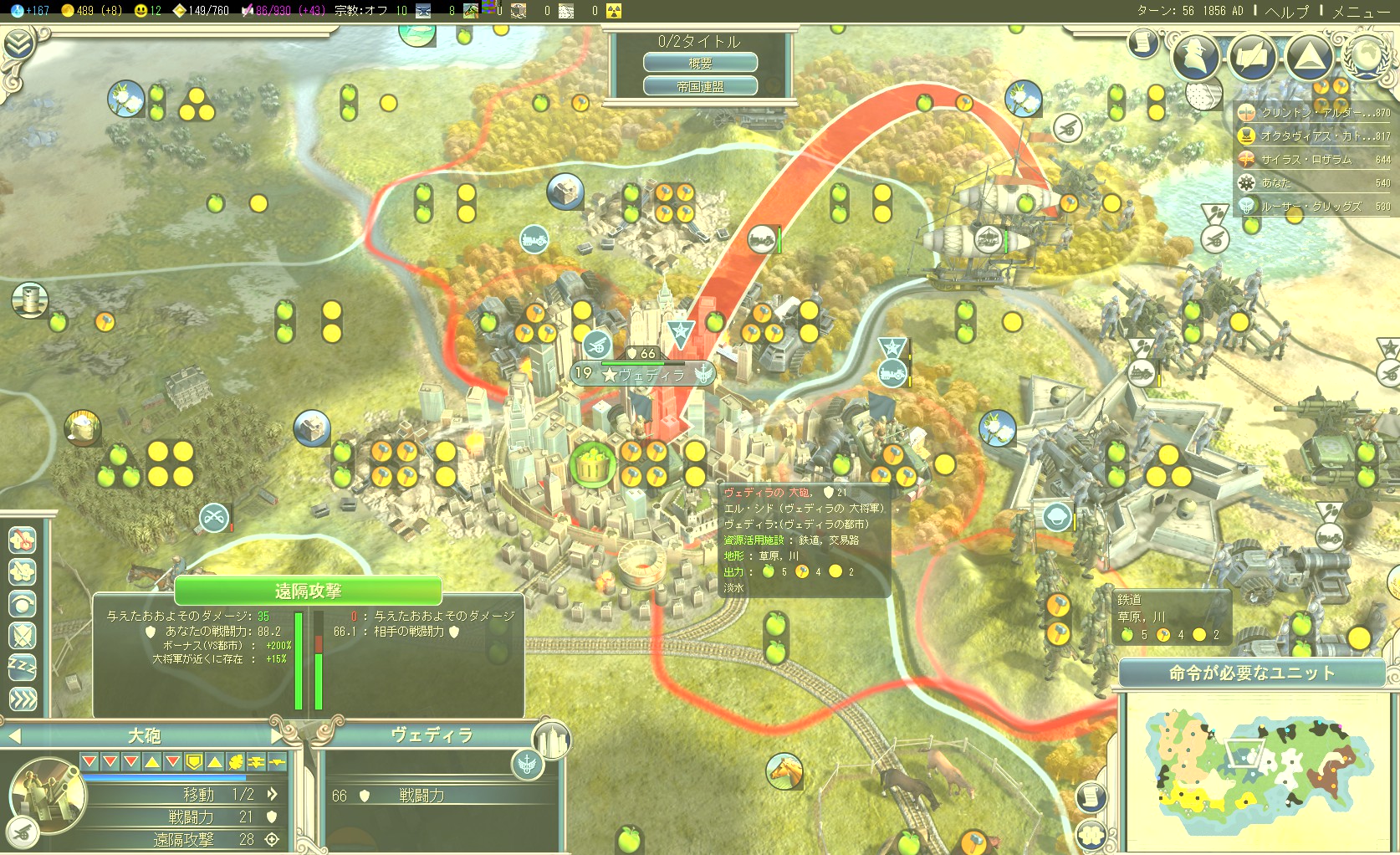The image size is (1400, 855).
Task: Select the next unit with right arrow
Action: coord(278,736)
